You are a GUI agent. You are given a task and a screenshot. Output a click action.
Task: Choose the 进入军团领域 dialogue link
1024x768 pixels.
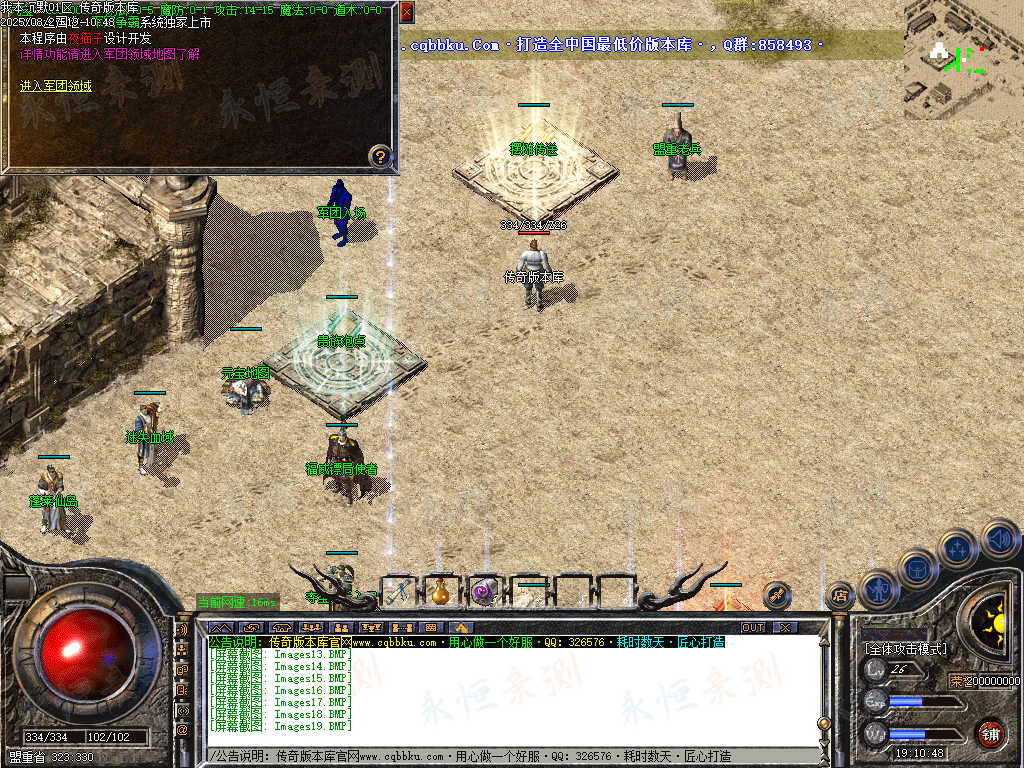coord(56,86)
